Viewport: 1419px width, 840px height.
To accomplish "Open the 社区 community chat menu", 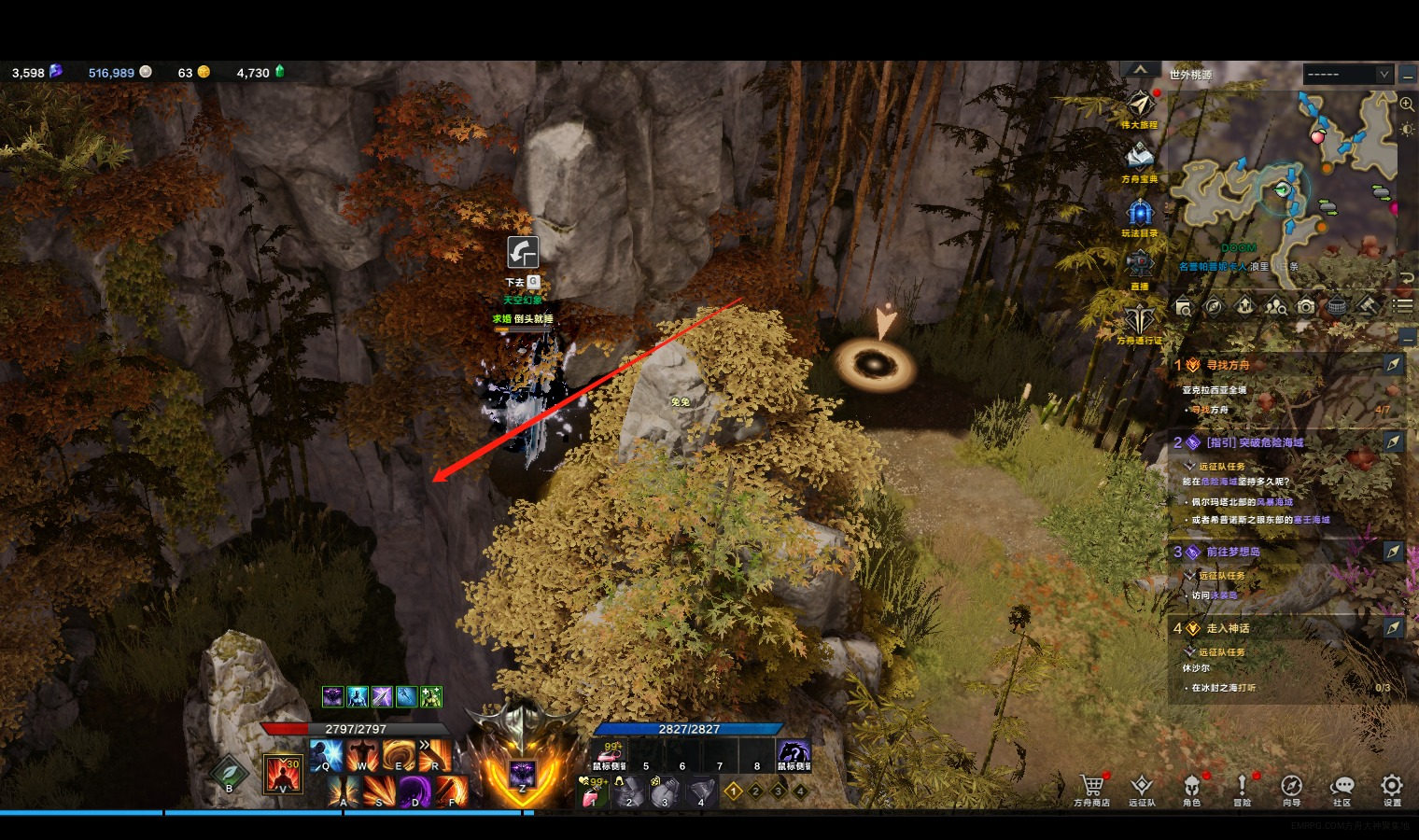I will (1342, 787).
